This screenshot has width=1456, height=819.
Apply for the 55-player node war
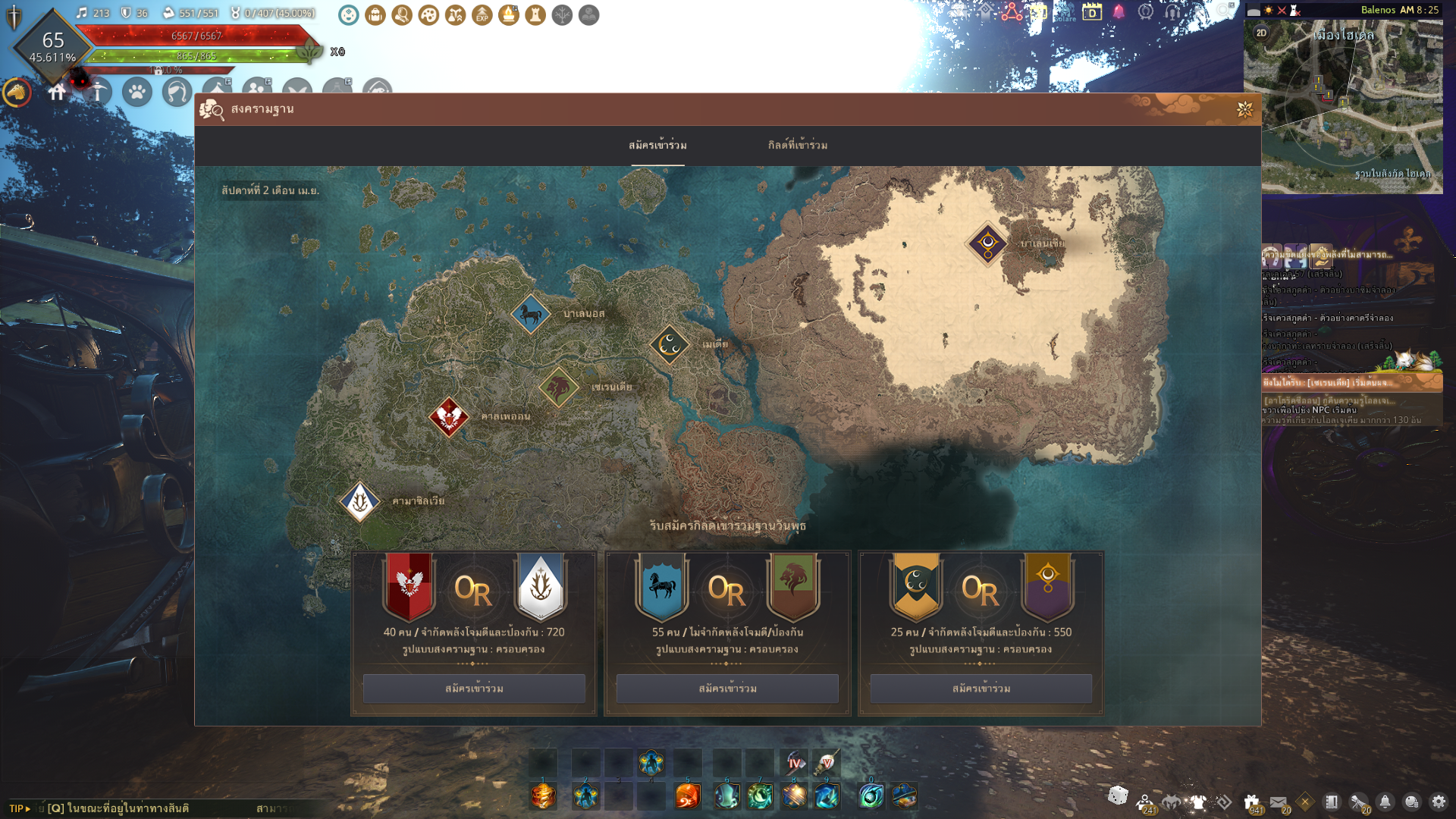point(727,689)
